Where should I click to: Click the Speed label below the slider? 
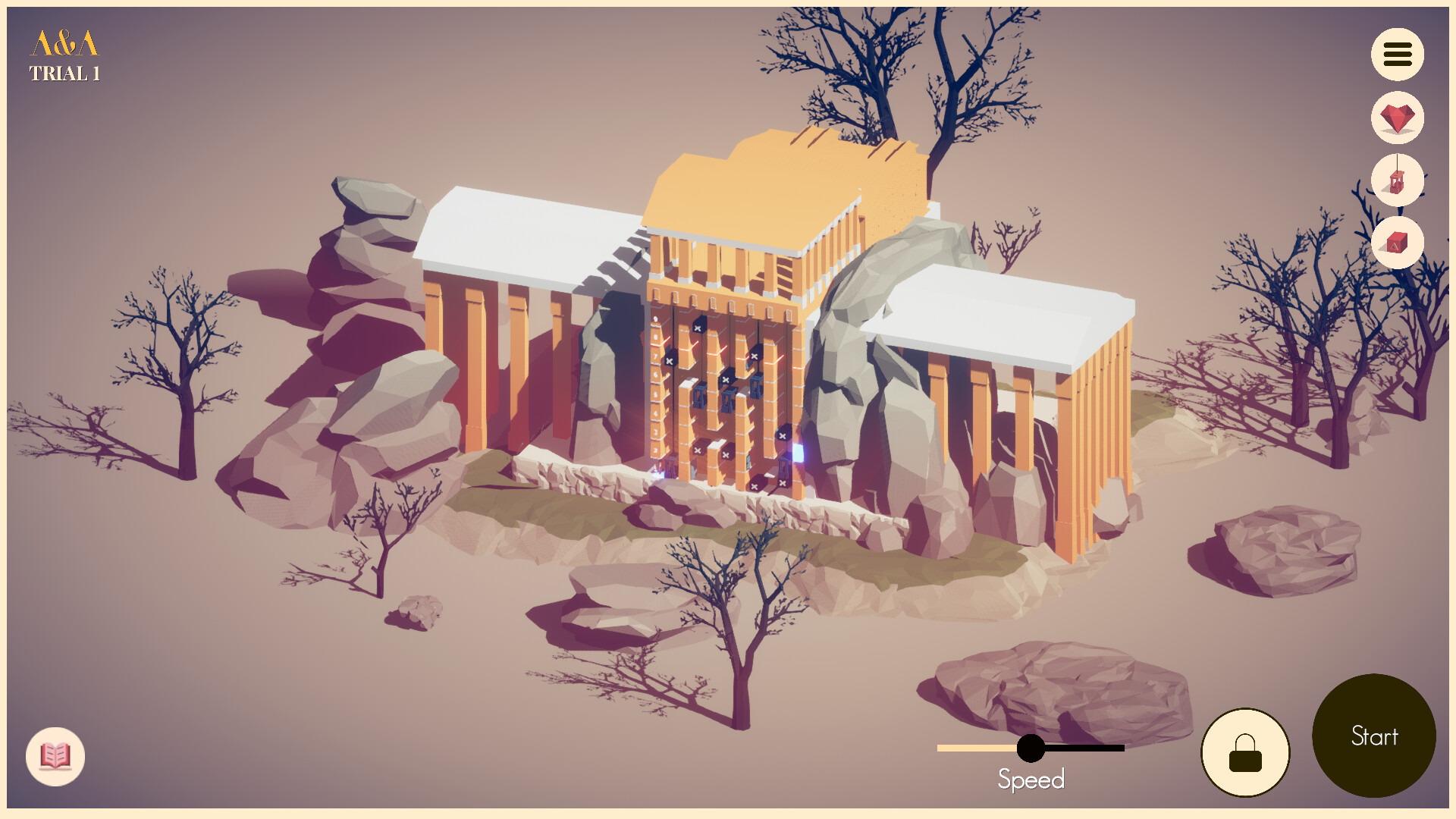[1031, 780]
